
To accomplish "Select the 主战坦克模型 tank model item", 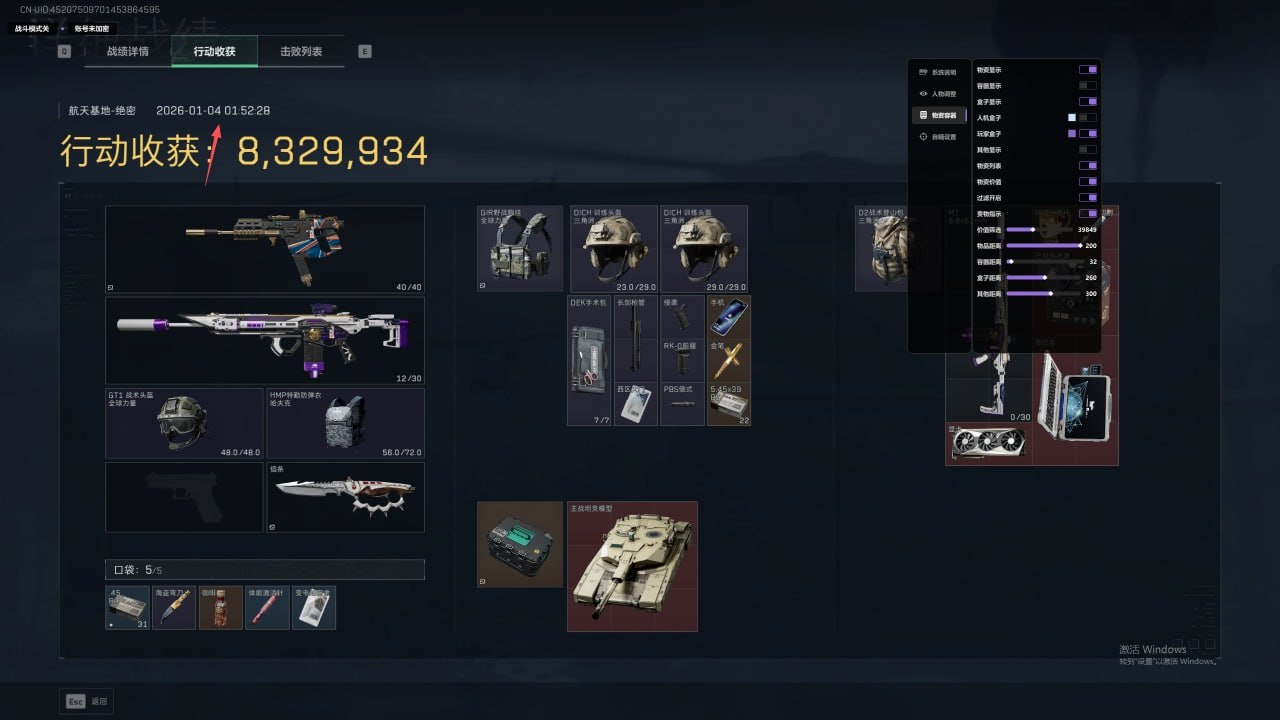I will click(x=632, y=567).
